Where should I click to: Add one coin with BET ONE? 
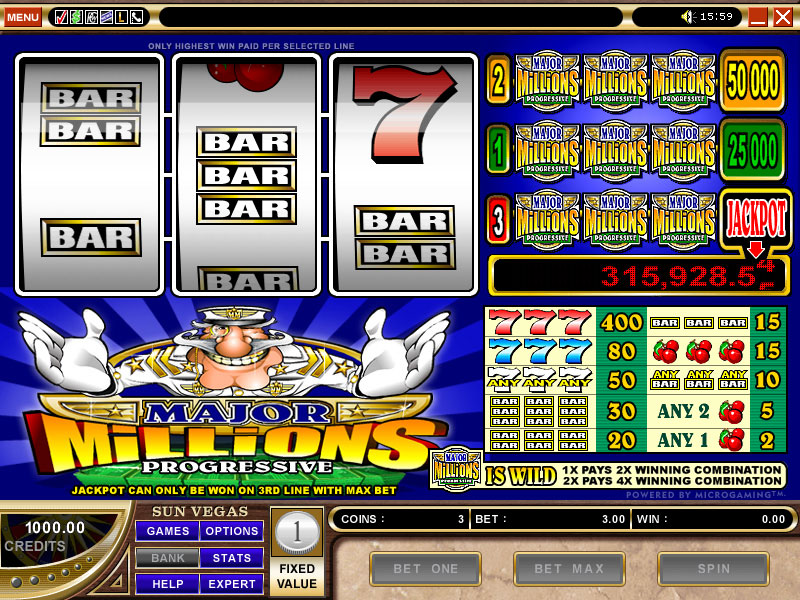(425, 569)
